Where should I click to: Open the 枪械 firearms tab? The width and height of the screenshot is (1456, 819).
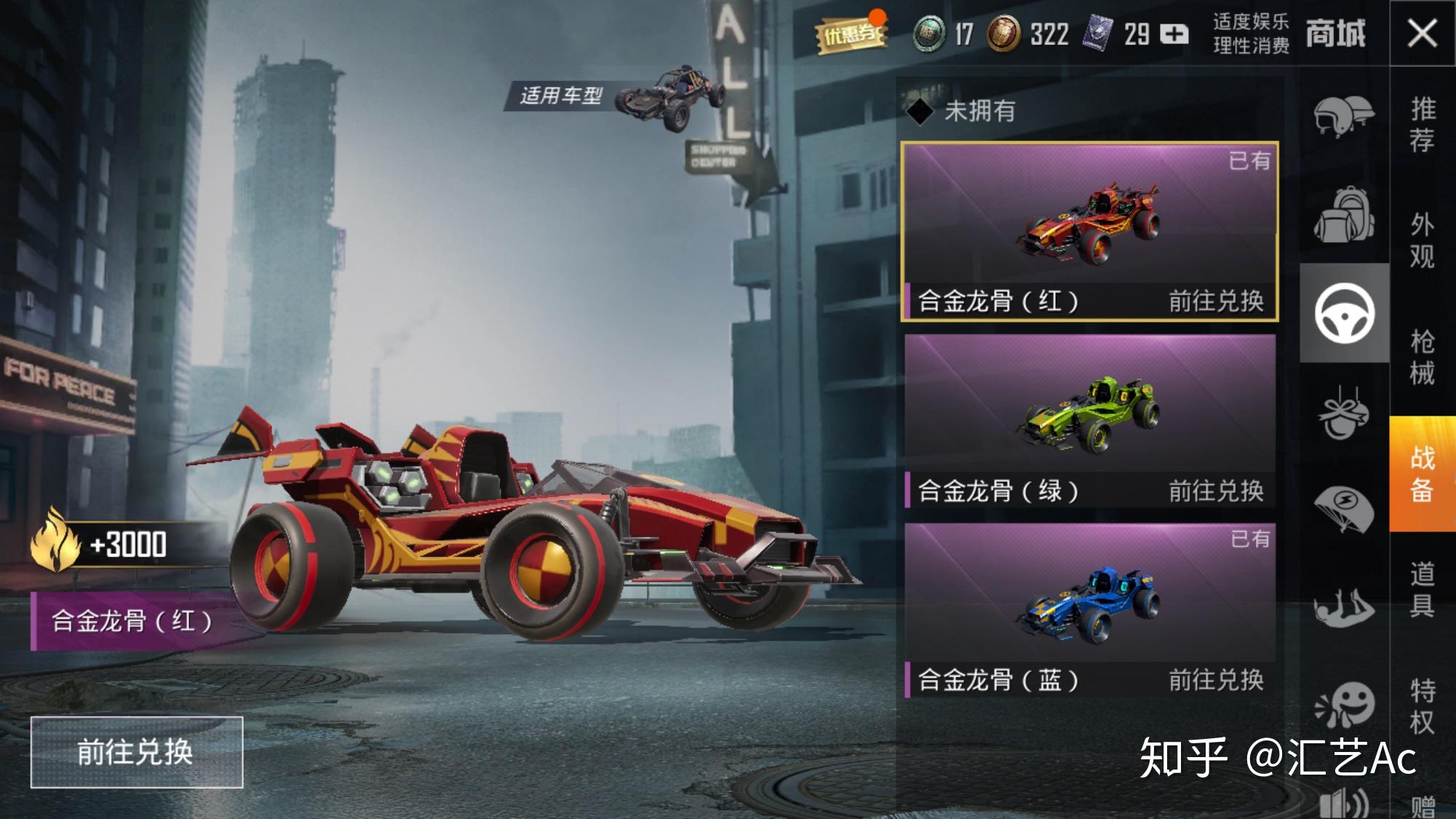[1422, 357]
